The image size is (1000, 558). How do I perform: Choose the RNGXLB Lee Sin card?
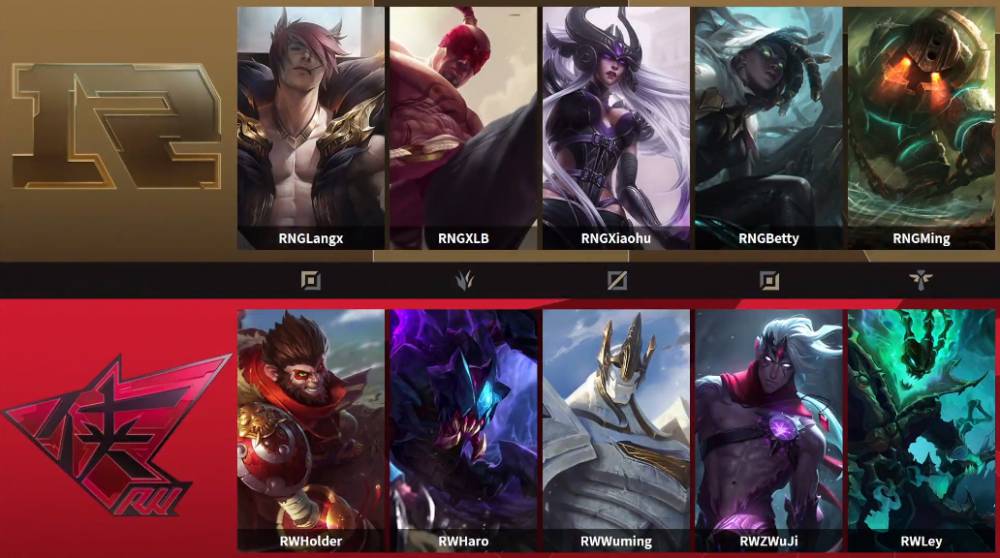point(463,128)
